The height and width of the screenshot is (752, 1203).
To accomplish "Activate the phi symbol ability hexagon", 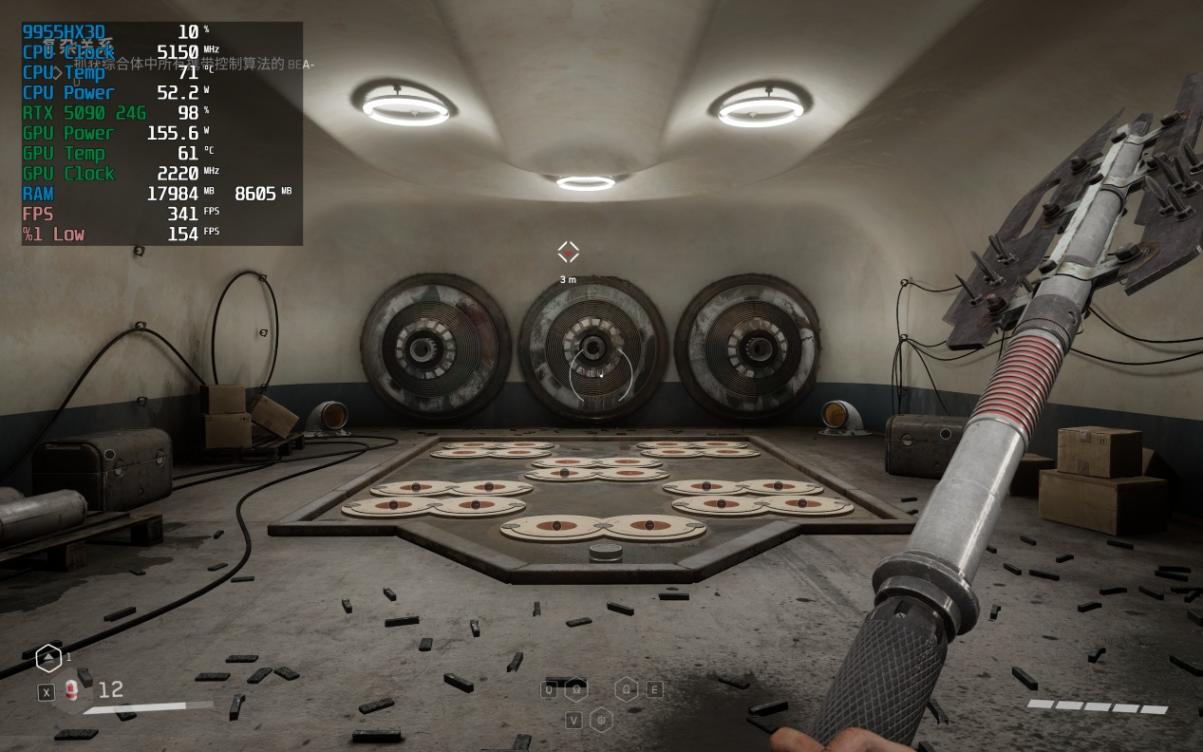I will coord(600,718).
